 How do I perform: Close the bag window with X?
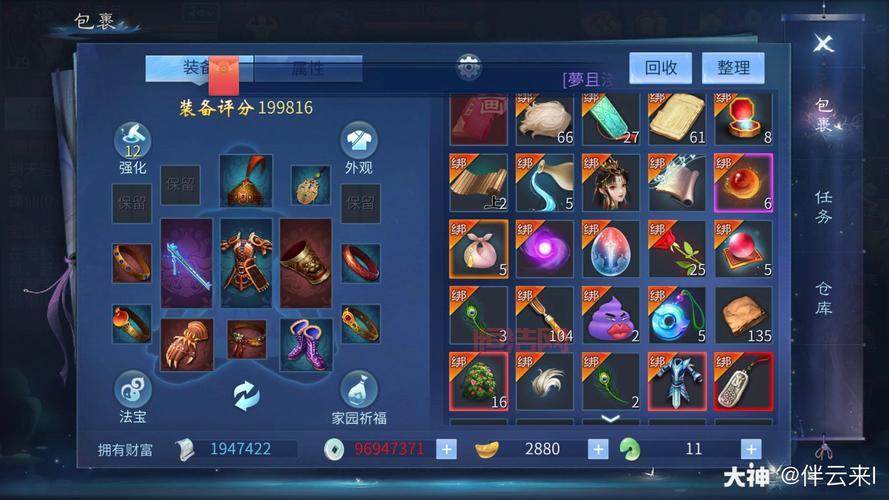point(823,43)
